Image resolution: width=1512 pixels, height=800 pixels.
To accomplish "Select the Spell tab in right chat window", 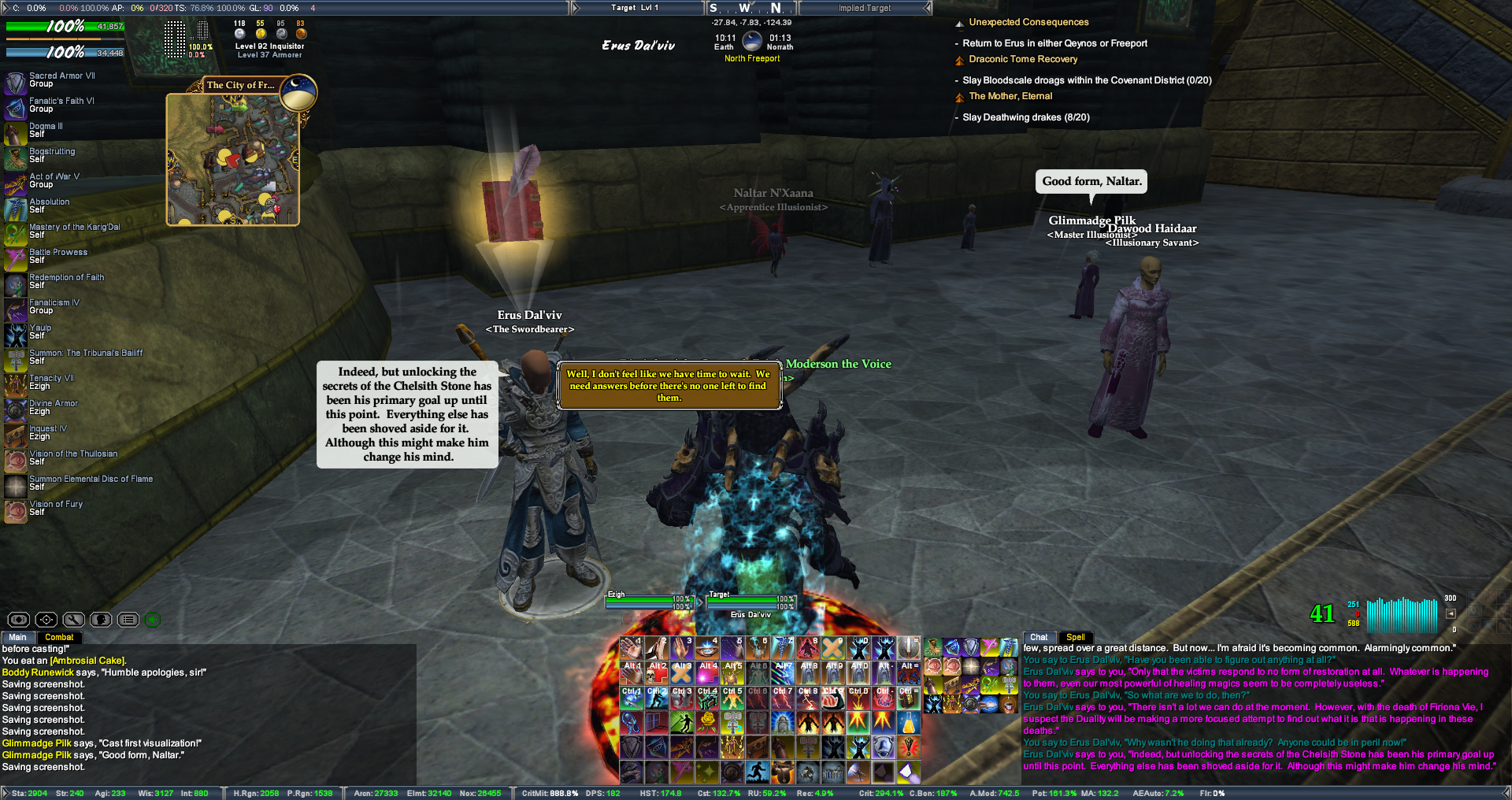I will (1076, 637).
